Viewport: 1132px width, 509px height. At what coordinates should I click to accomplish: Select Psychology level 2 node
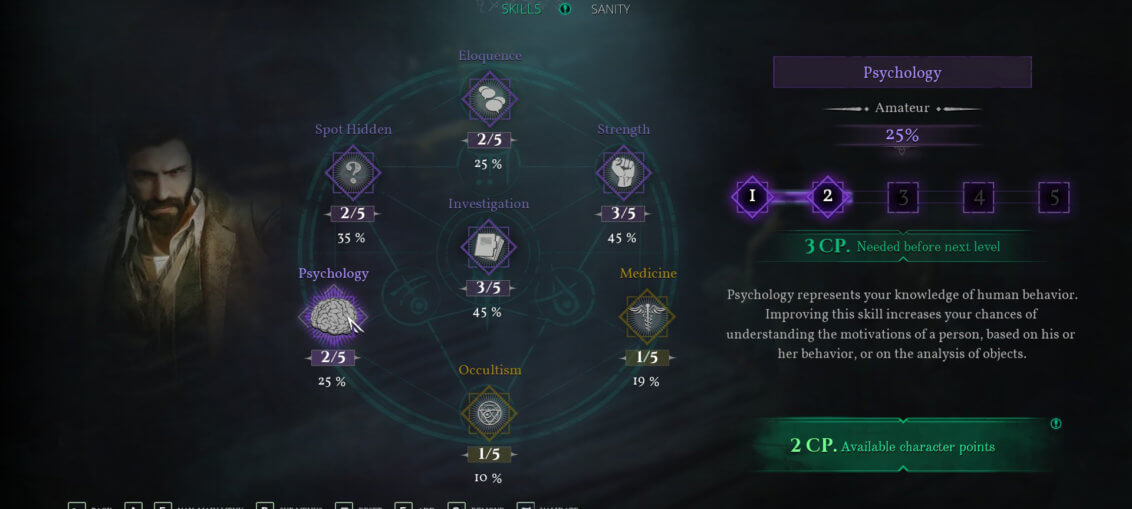[827, 197]
